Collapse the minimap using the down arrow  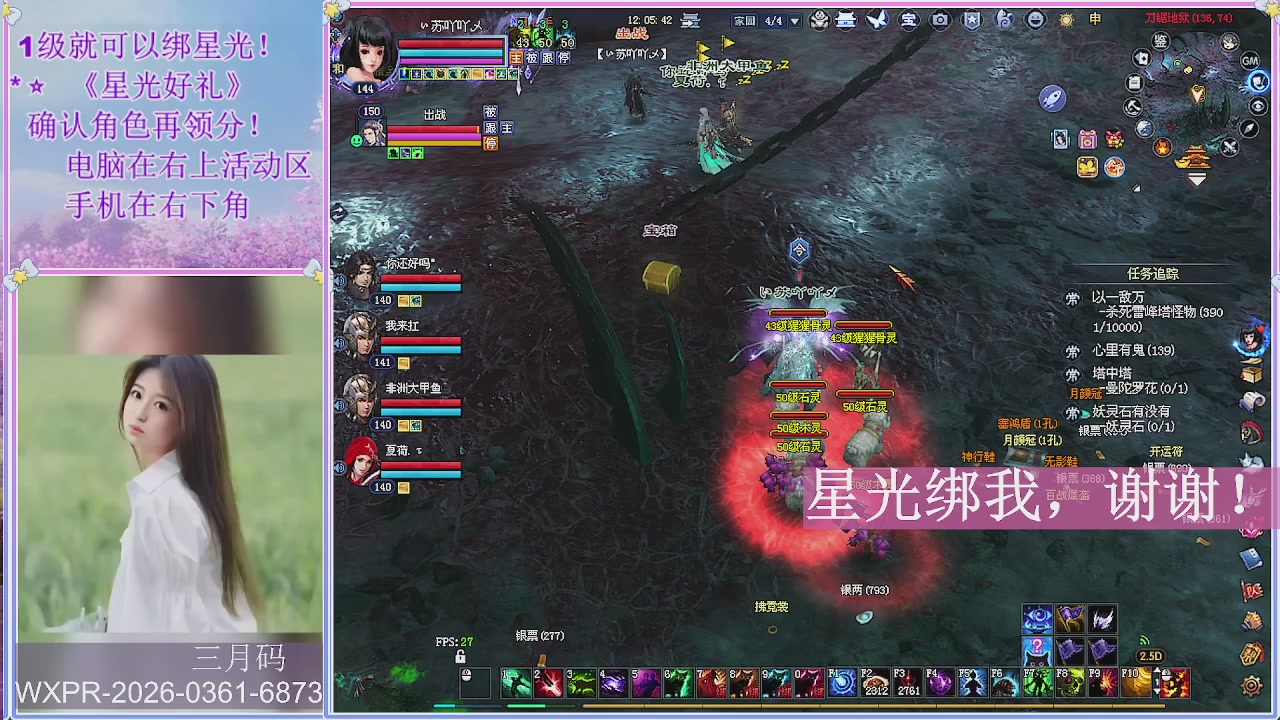coord(1198,179)
